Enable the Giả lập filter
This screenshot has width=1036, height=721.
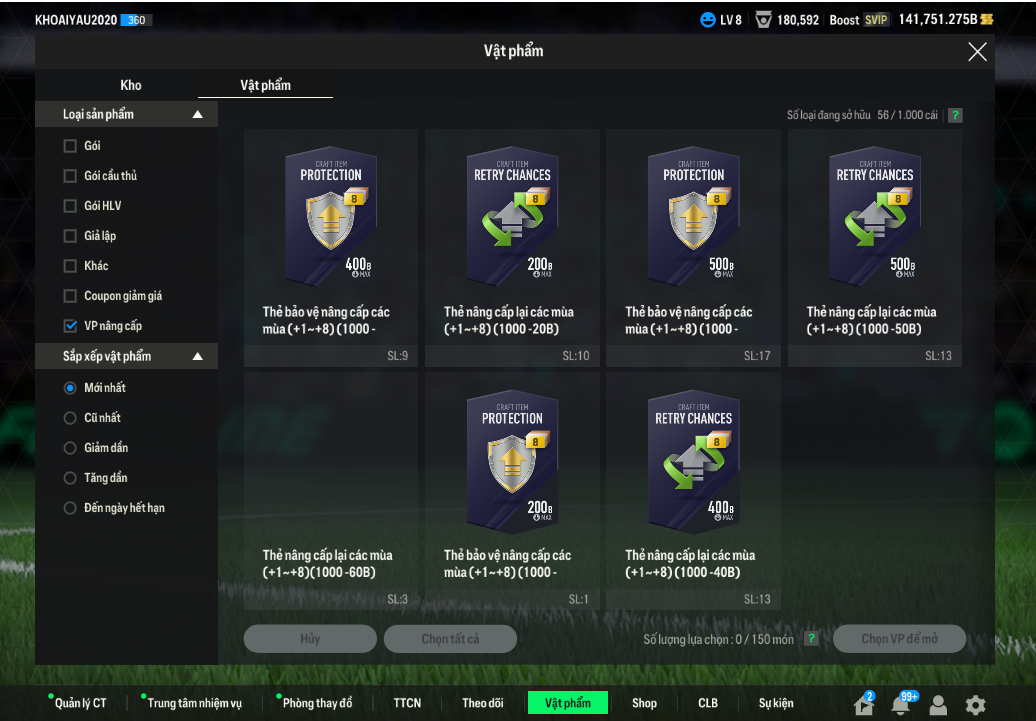(70, 236)
